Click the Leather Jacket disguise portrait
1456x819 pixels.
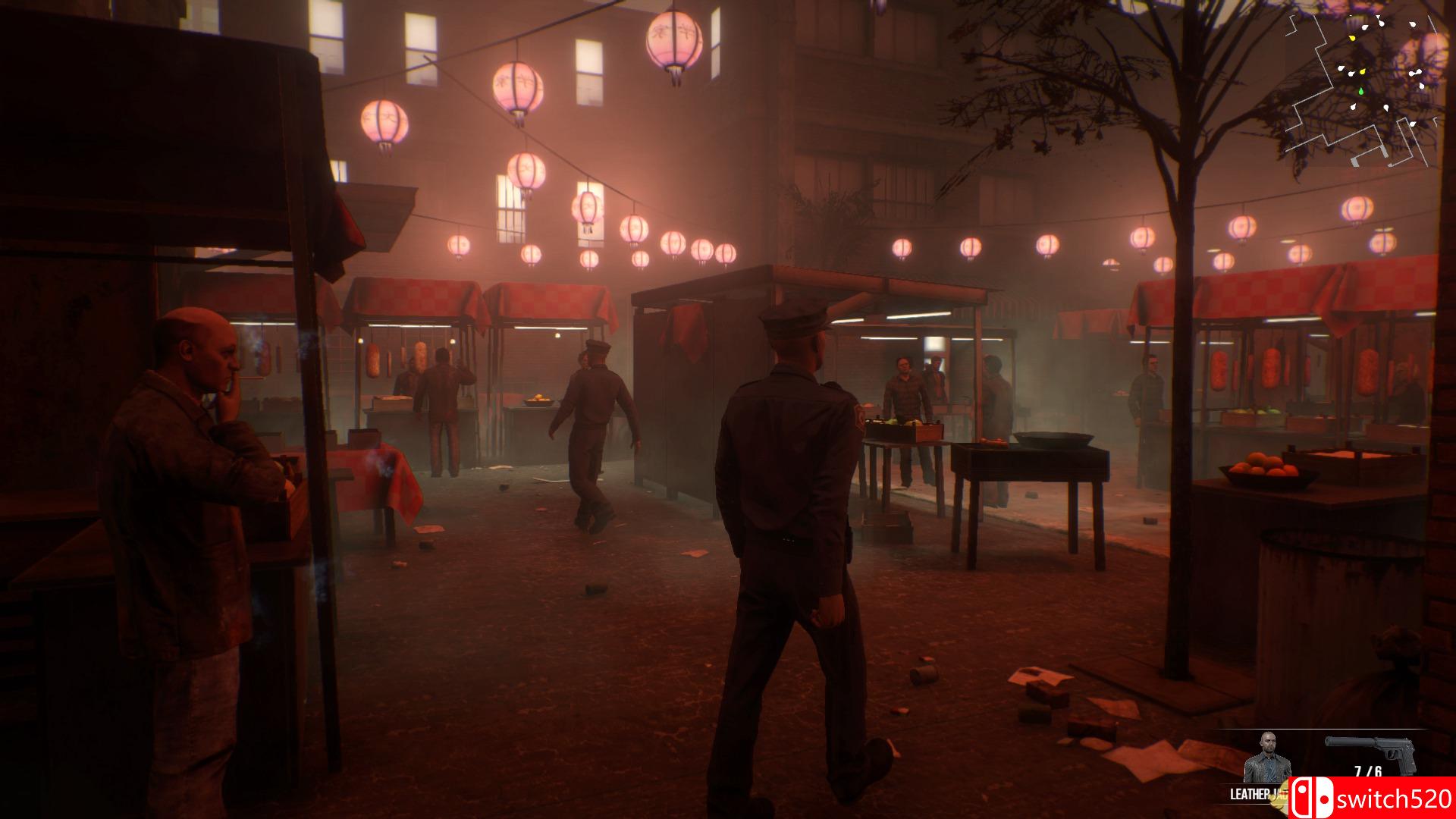pos(1267,759)
